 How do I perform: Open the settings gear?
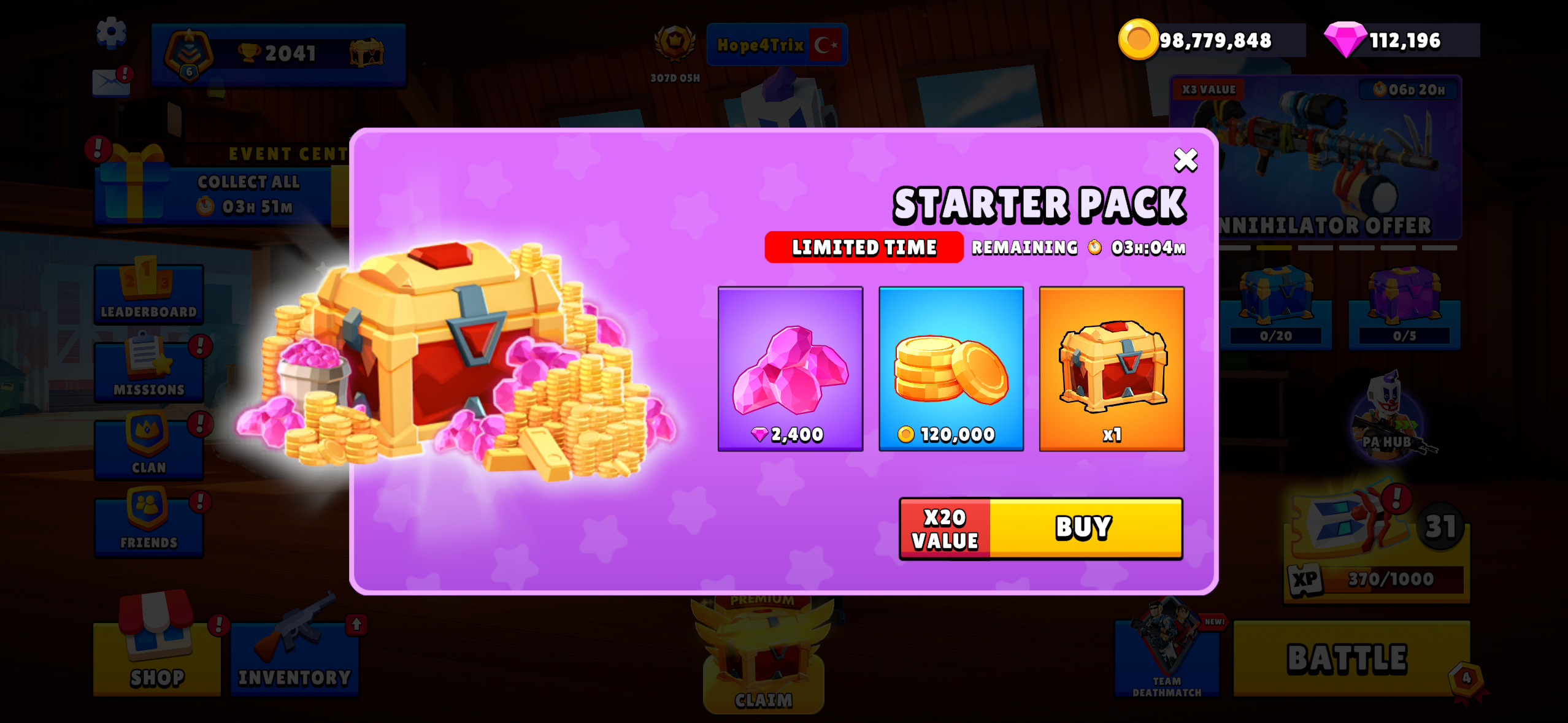112,32
